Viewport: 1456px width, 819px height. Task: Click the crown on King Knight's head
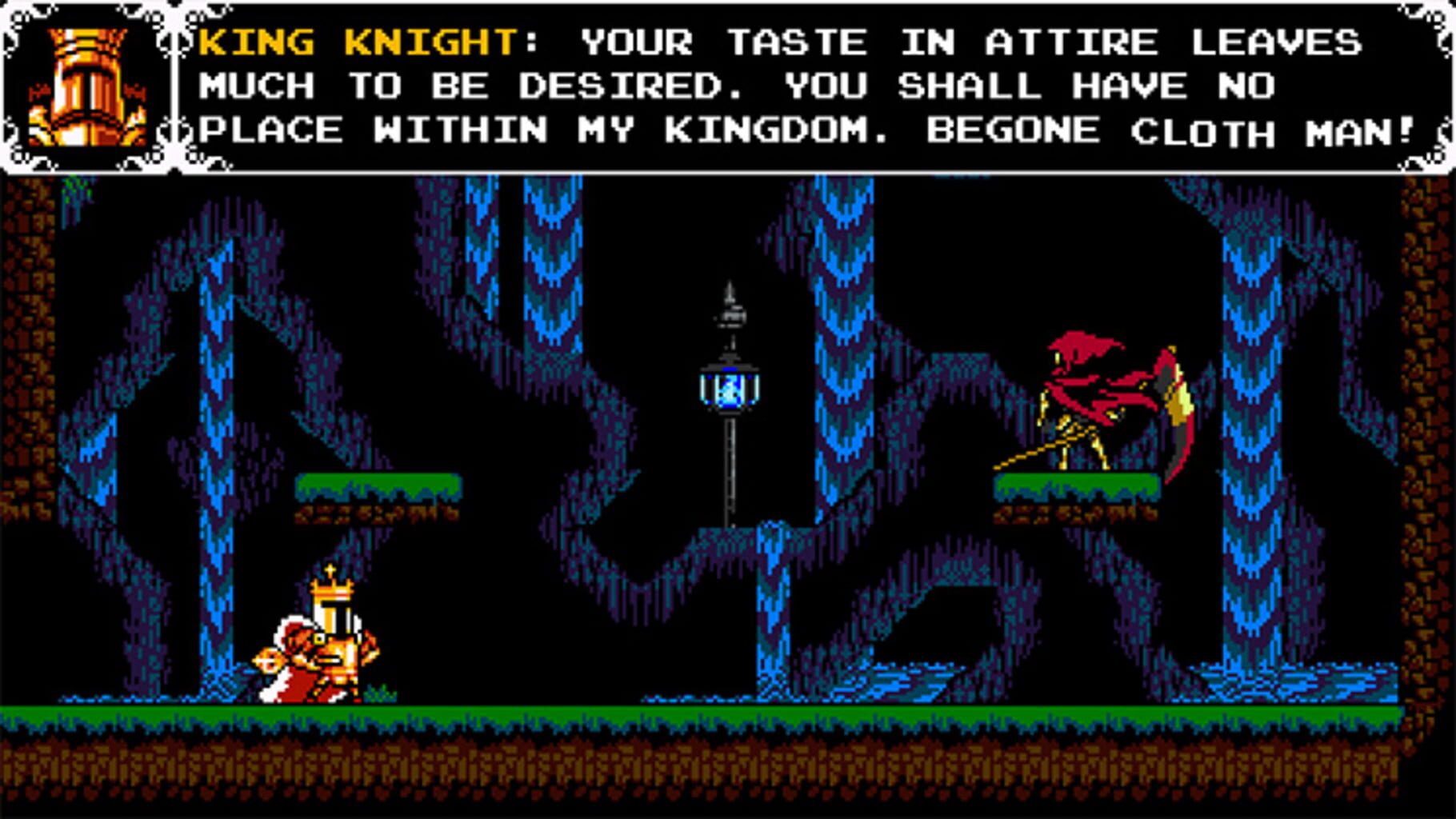(332, 588)
